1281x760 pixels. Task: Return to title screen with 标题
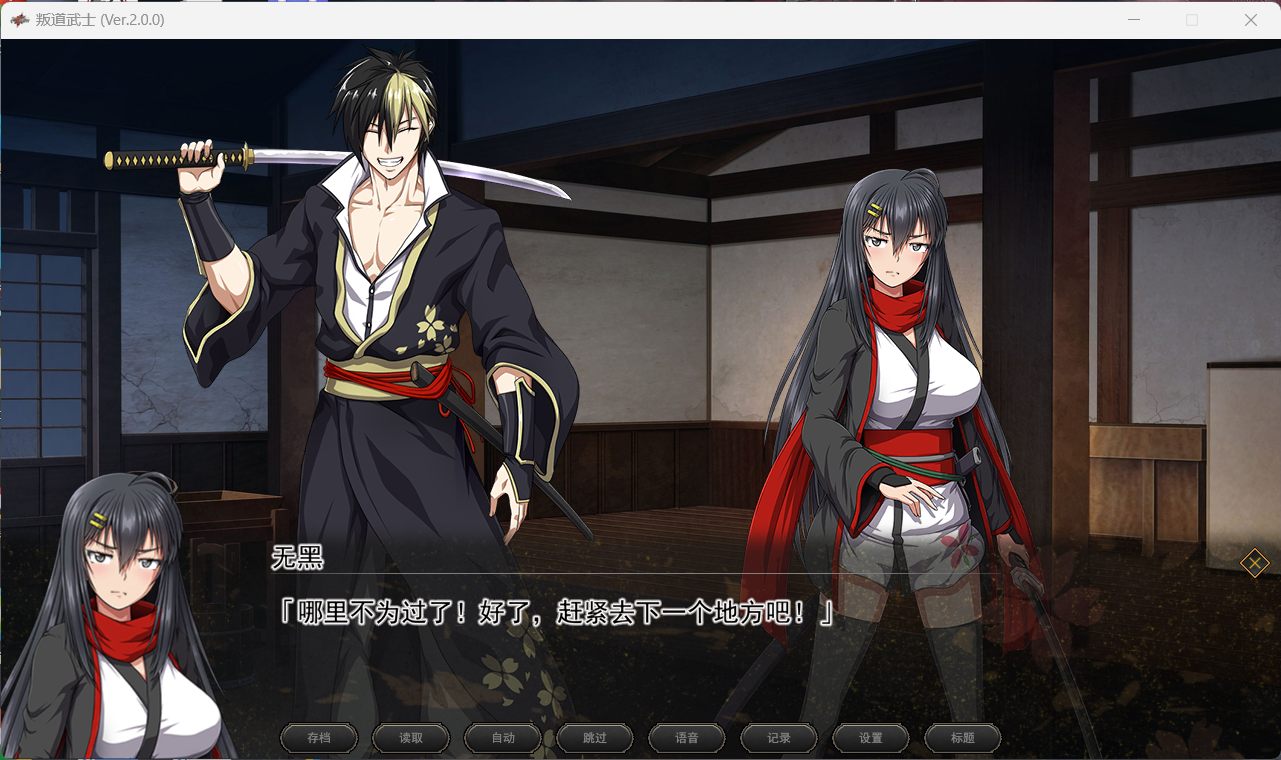[962, 738]
